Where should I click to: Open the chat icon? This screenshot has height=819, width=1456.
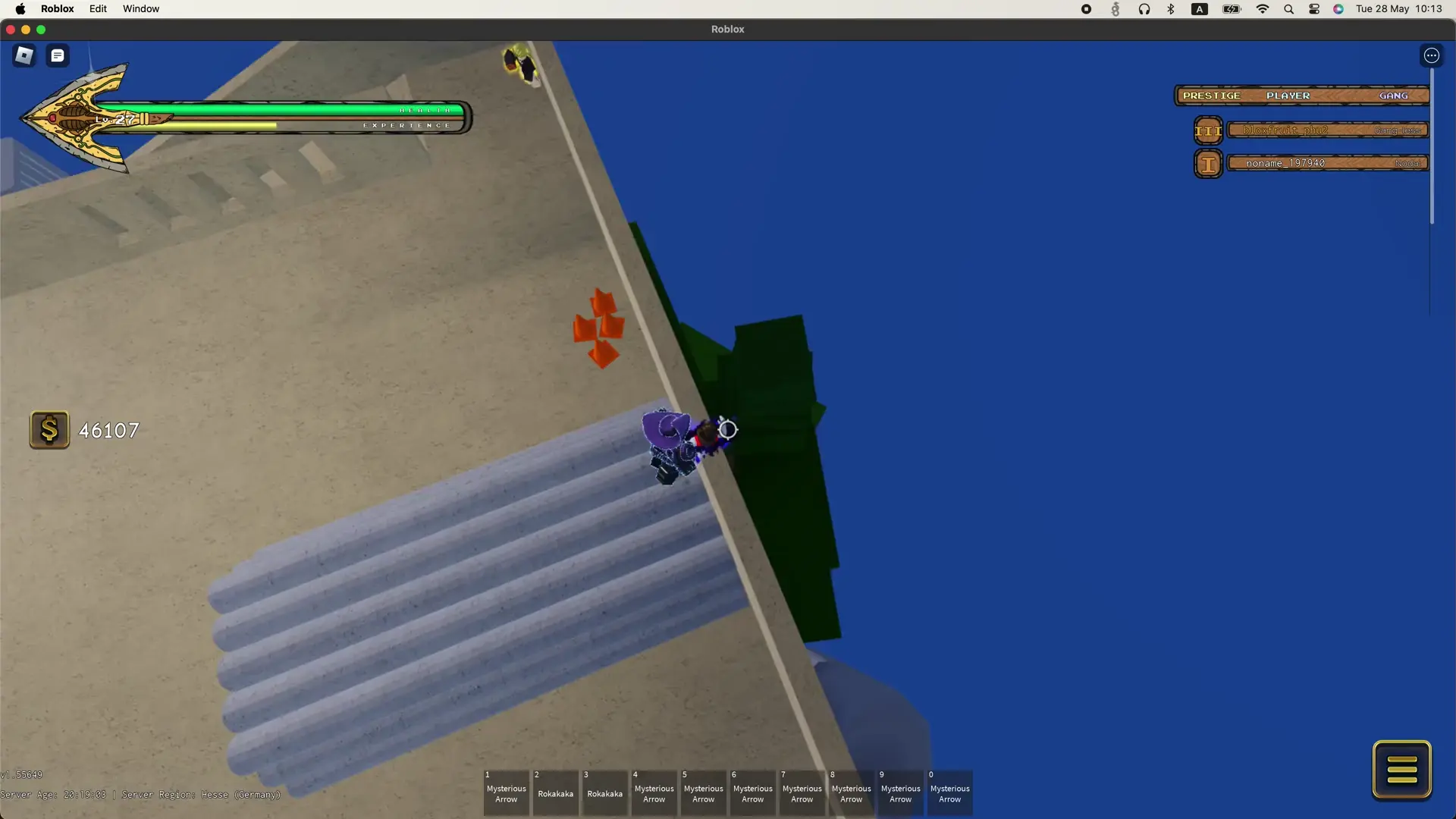click(57, 55)
